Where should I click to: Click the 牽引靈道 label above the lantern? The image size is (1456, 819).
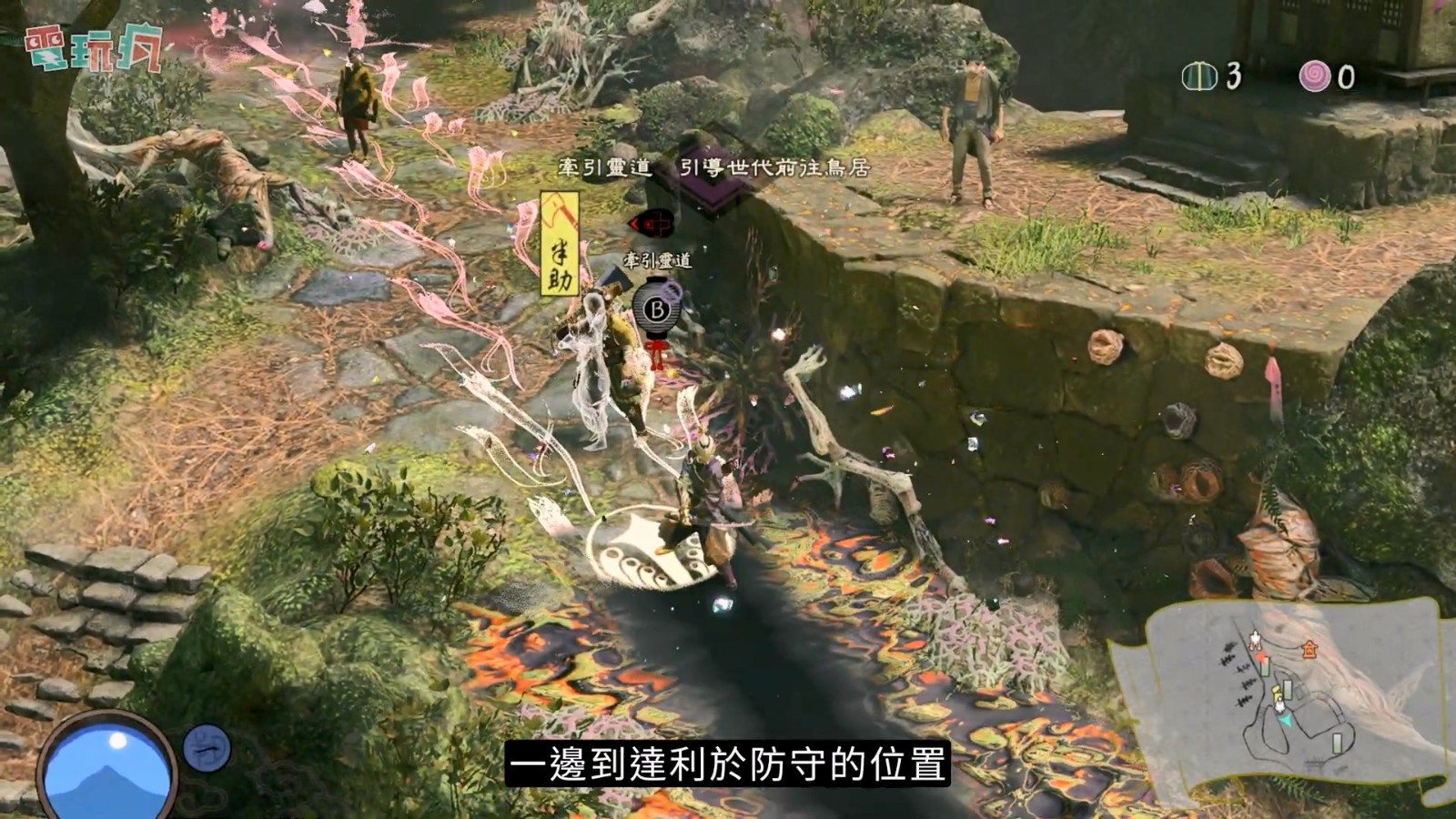point(658,259)
